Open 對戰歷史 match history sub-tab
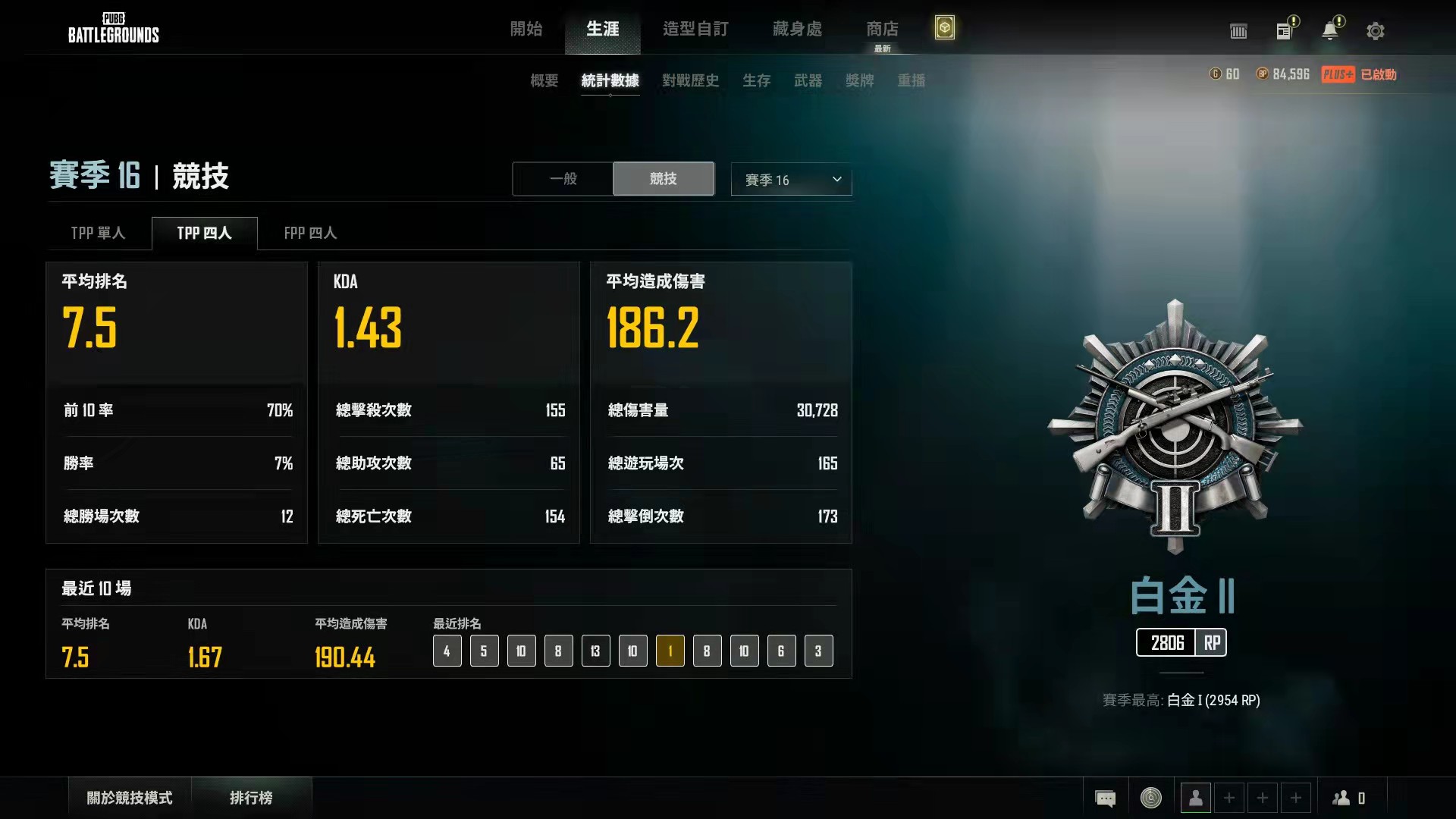Screen dimensions: 1456x819 (690, 80)
